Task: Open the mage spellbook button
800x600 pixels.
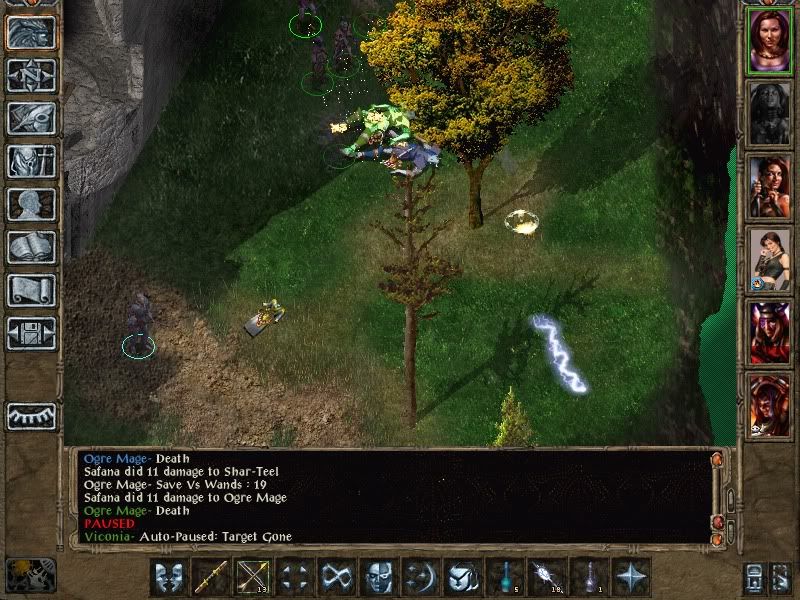Action: click(31, 247)
